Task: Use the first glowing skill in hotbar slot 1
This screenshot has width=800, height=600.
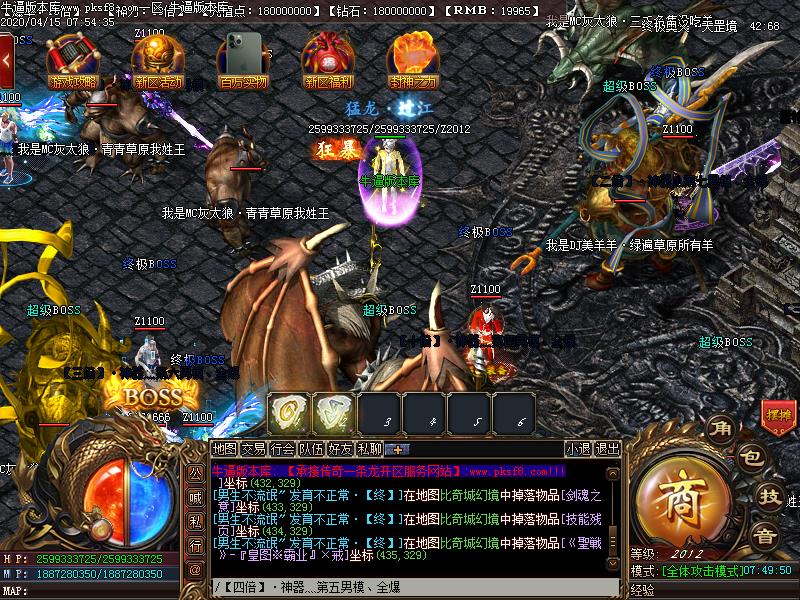Action: click(288, 413)
